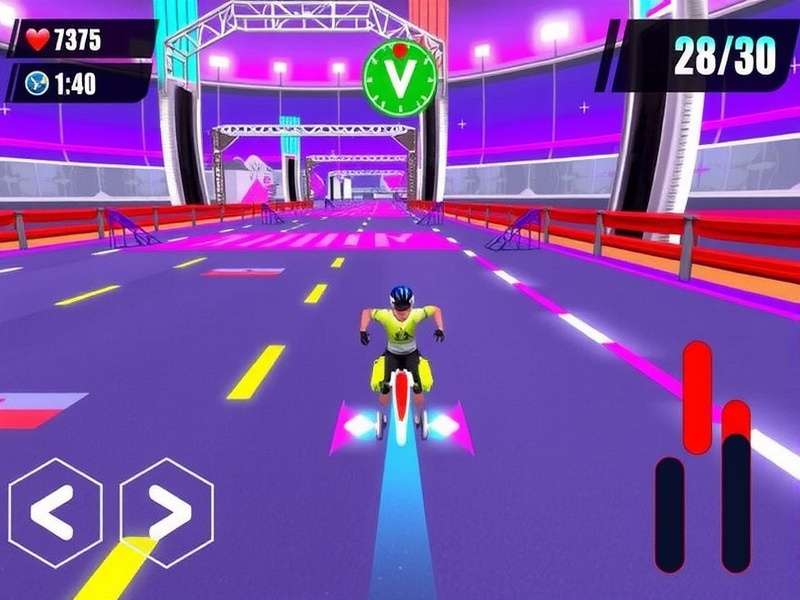Steer left with the left arrow hexagon
This screenshot has height=600, width=800.
pos(55,513)
